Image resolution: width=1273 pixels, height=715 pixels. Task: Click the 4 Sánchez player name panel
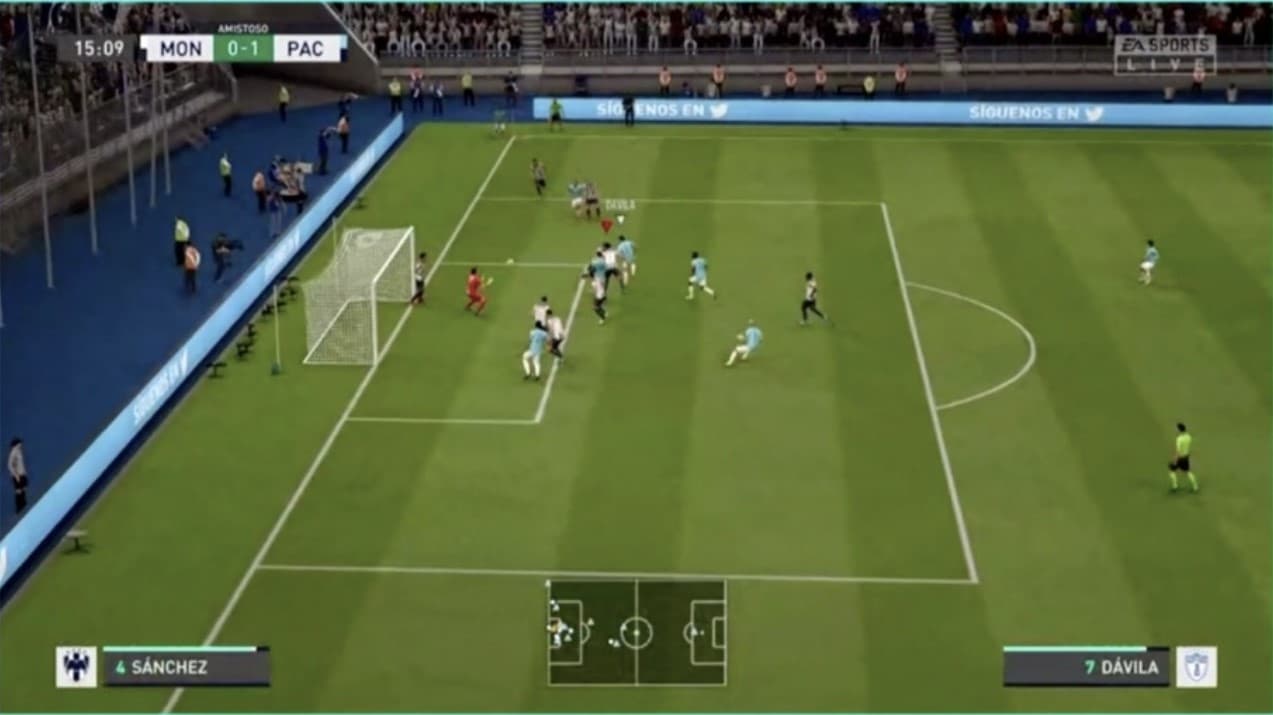coord(186,667)
